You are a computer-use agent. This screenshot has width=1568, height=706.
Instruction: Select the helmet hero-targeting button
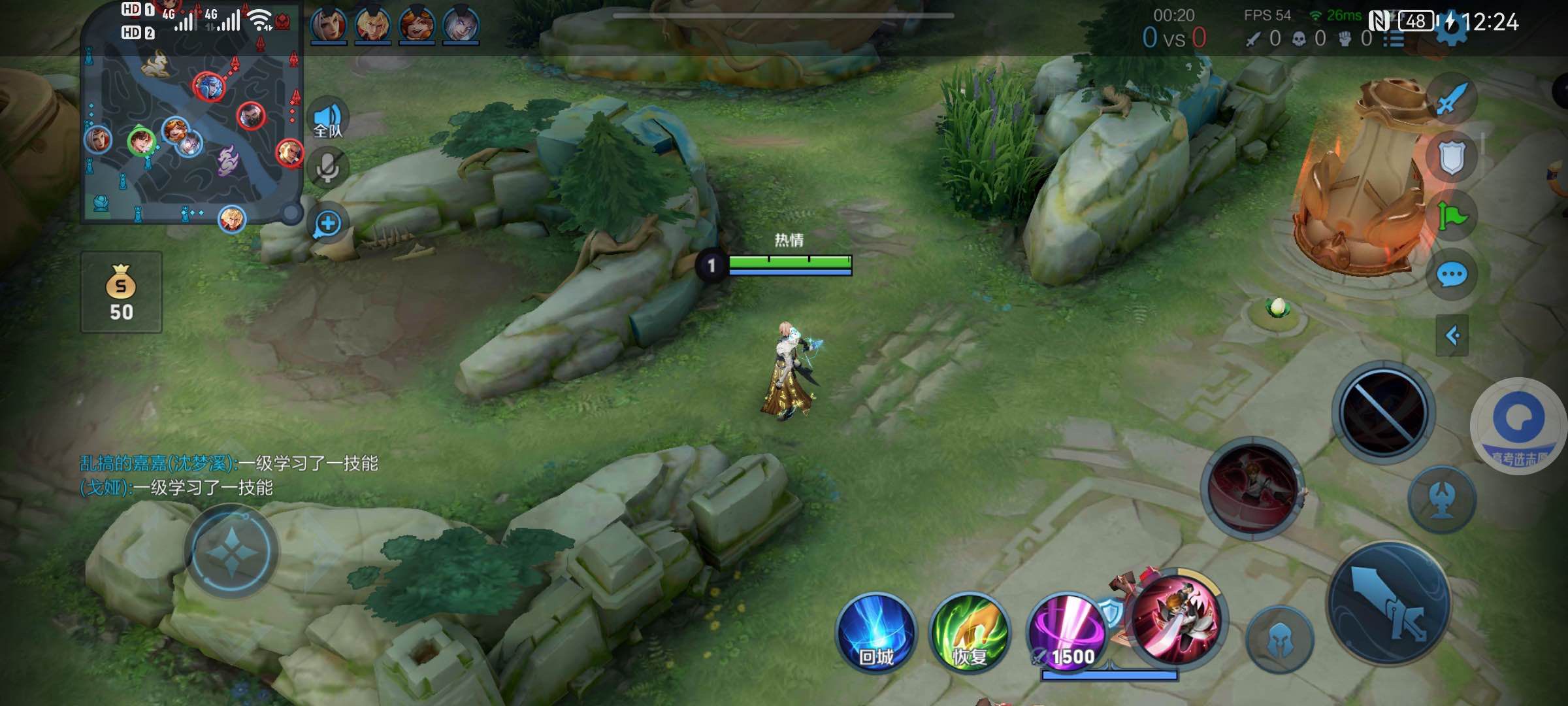[x=1280, y=640]
